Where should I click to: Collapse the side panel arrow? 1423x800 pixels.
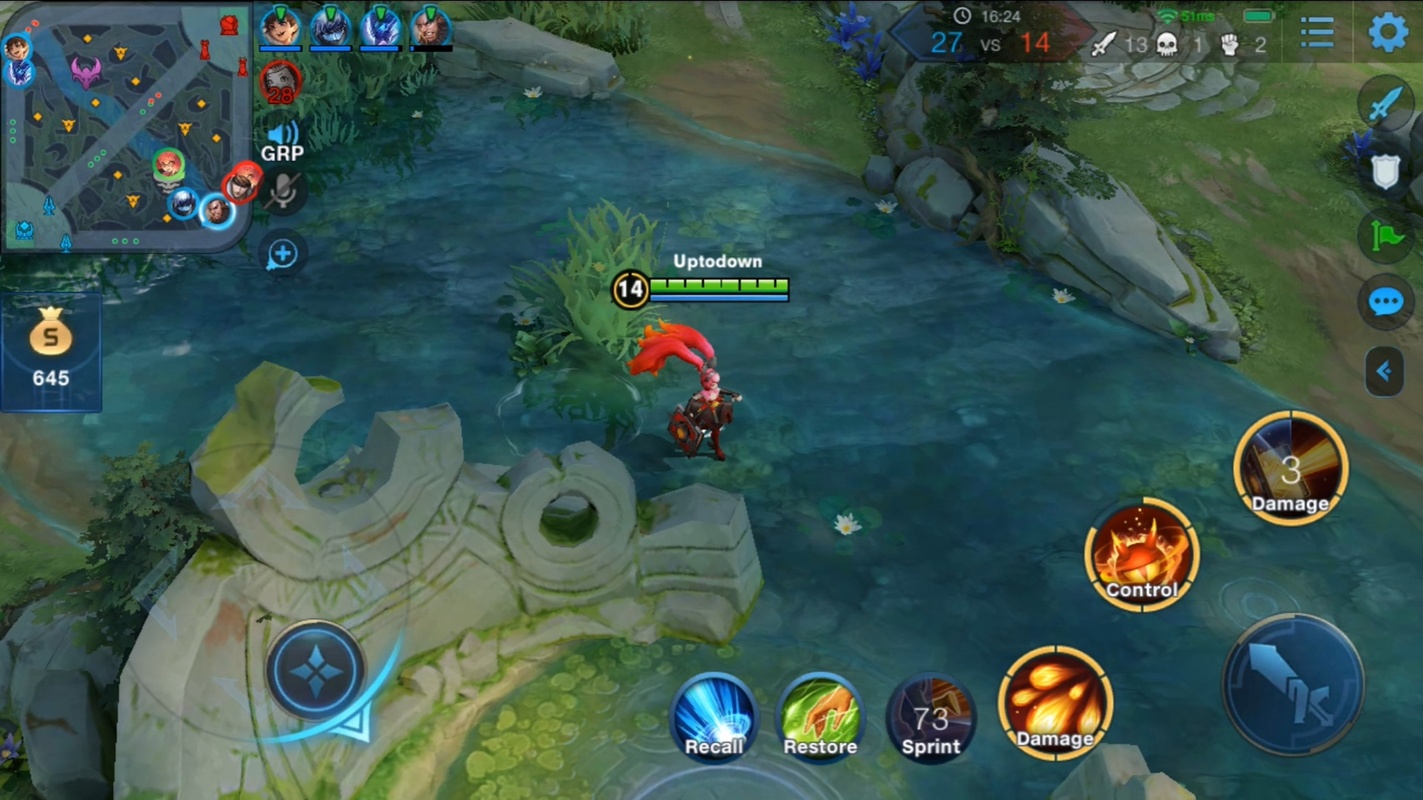tap(1385, 371)
